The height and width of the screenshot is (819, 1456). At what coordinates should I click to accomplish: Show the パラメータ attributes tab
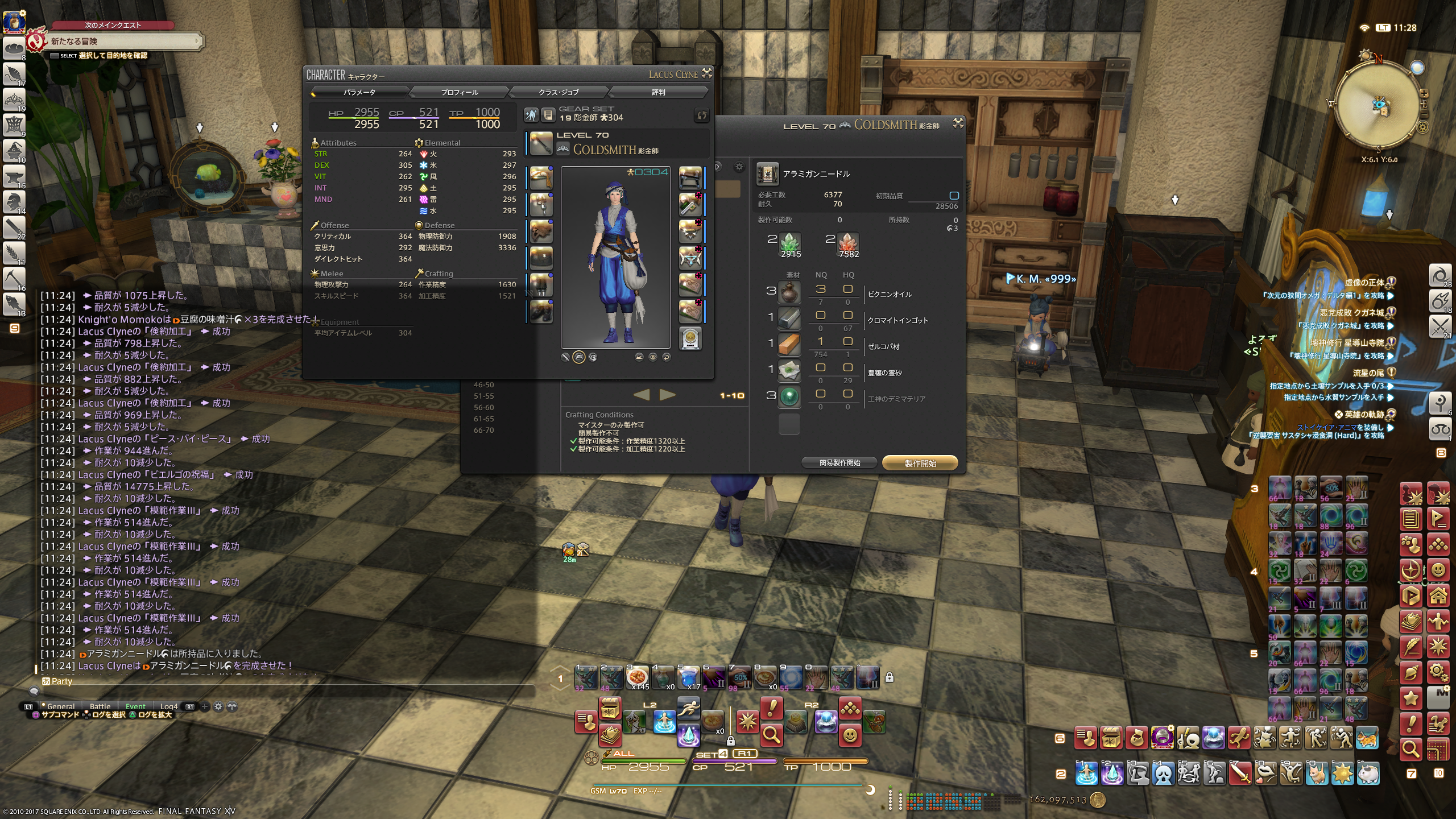click(x=359, y=92)
